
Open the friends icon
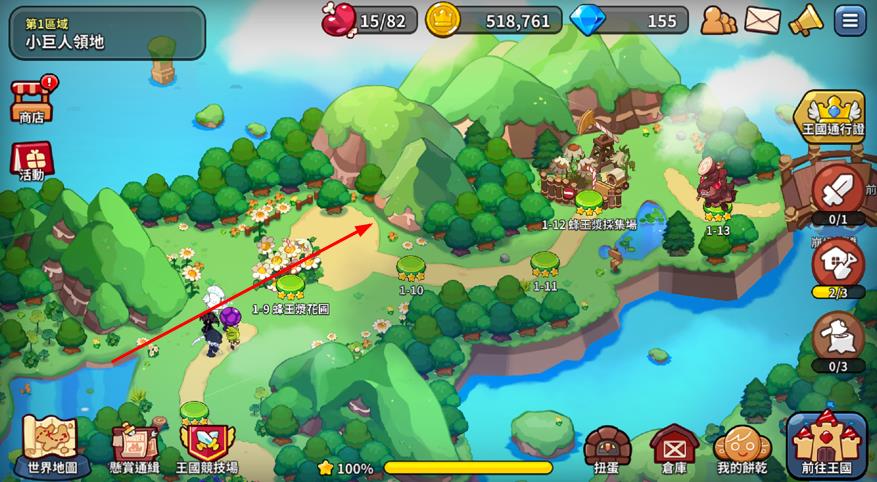(x=718, y=20)
